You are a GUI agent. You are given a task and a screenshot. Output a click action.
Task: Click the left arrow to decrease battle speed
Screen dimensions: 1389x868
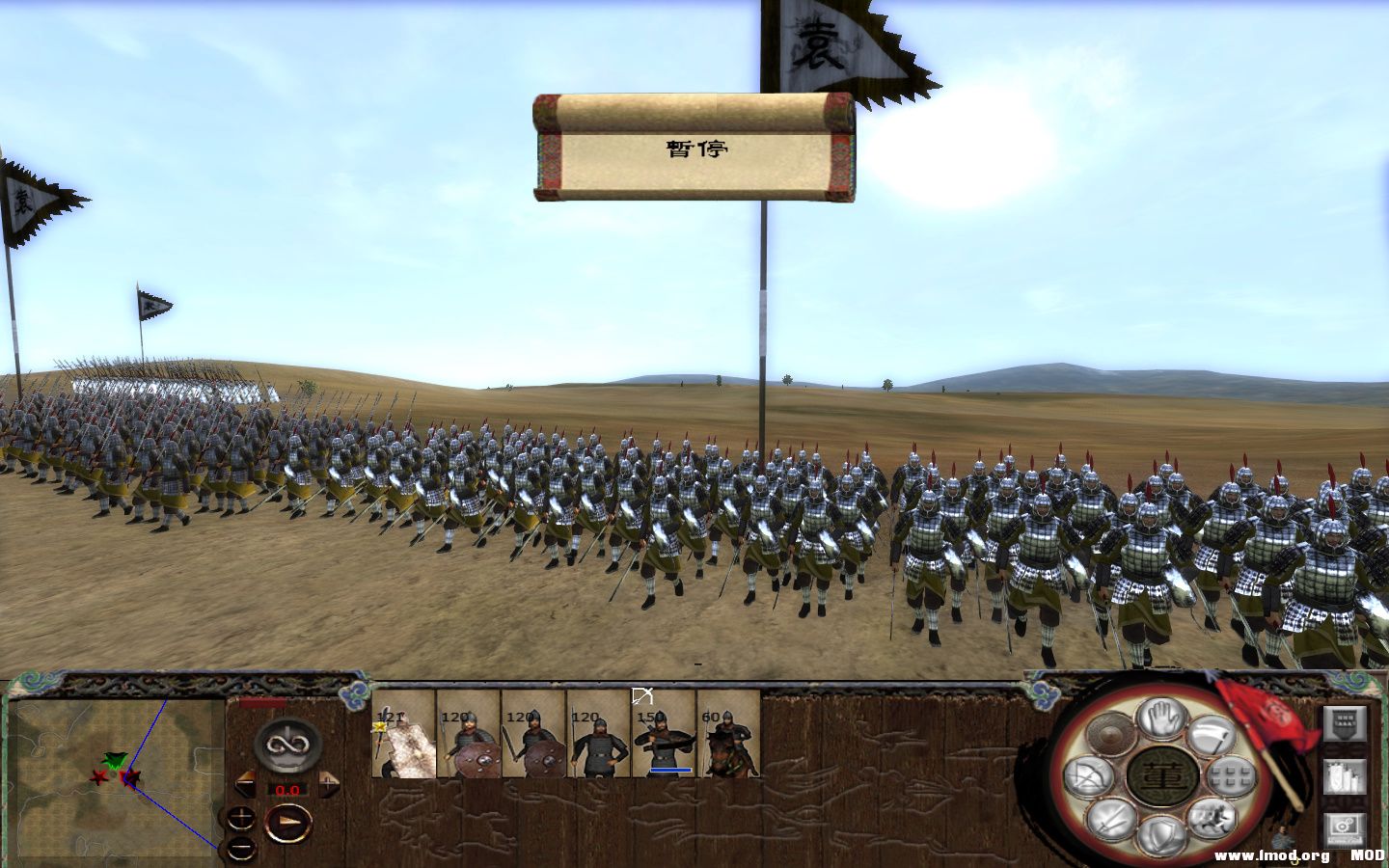[x=247, y=784]
